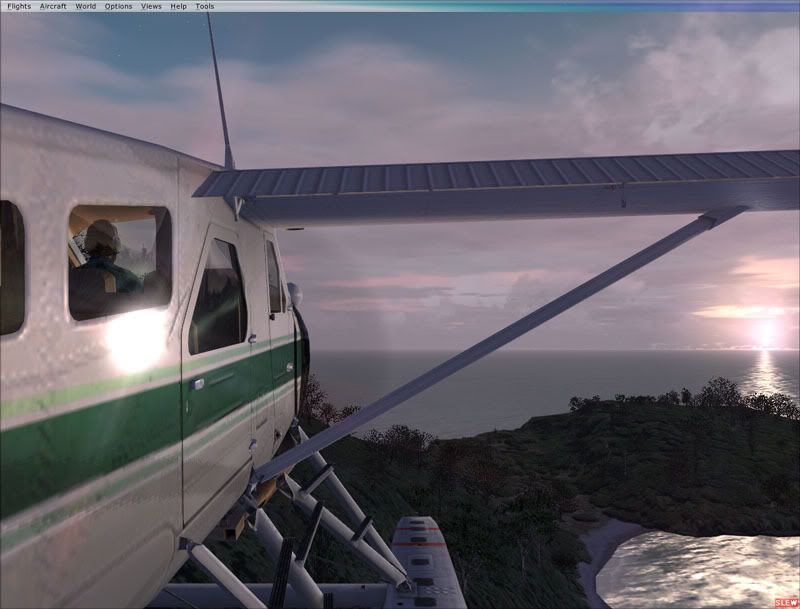This screenshot has width=800, height=609.
Task: Open the Aircraft menu
Action: 53,6
